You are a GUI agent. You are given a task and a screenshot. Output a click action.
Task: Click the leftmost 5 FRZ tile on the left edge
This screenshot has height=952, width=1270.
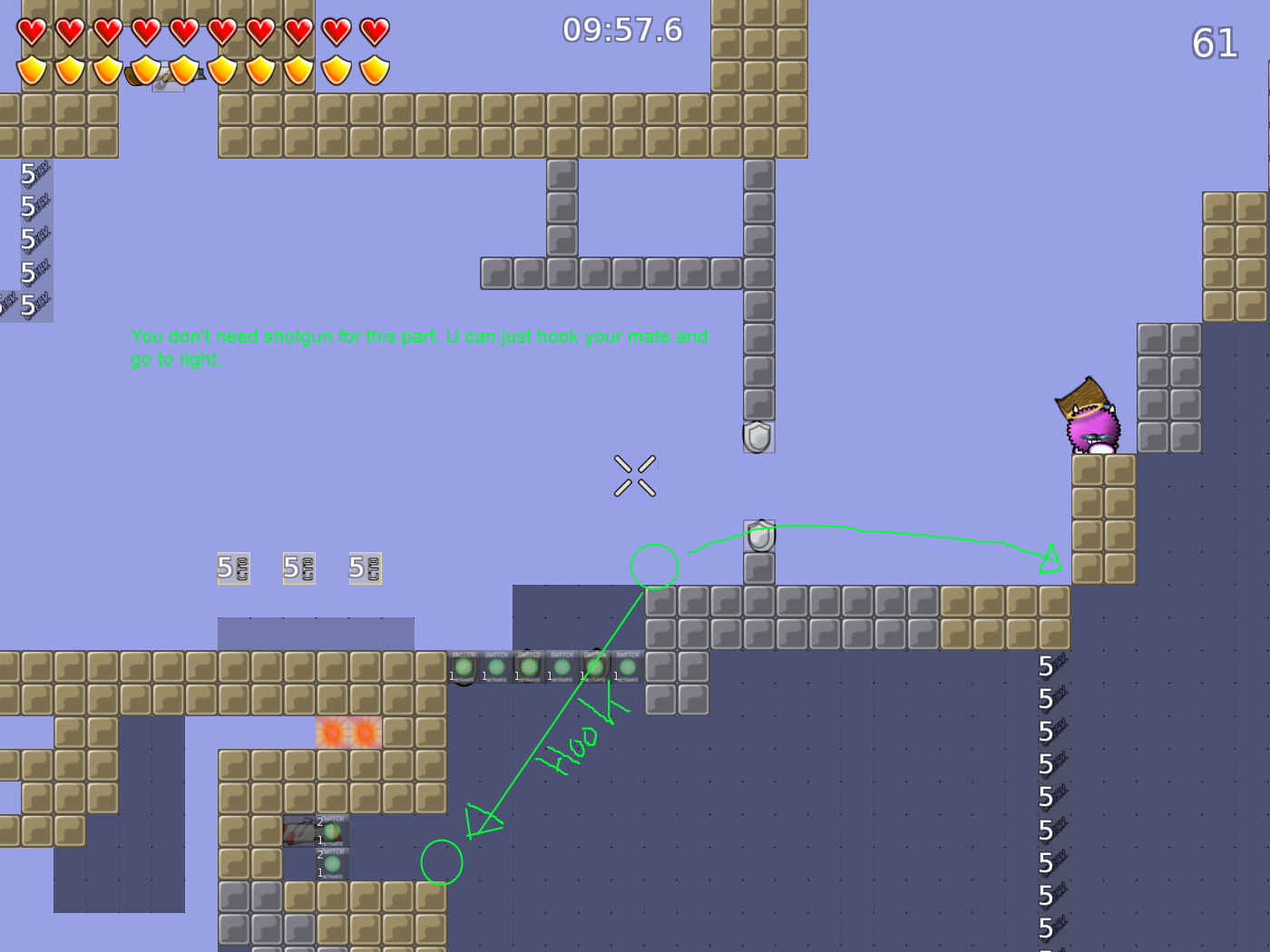[x=9, y=302]
